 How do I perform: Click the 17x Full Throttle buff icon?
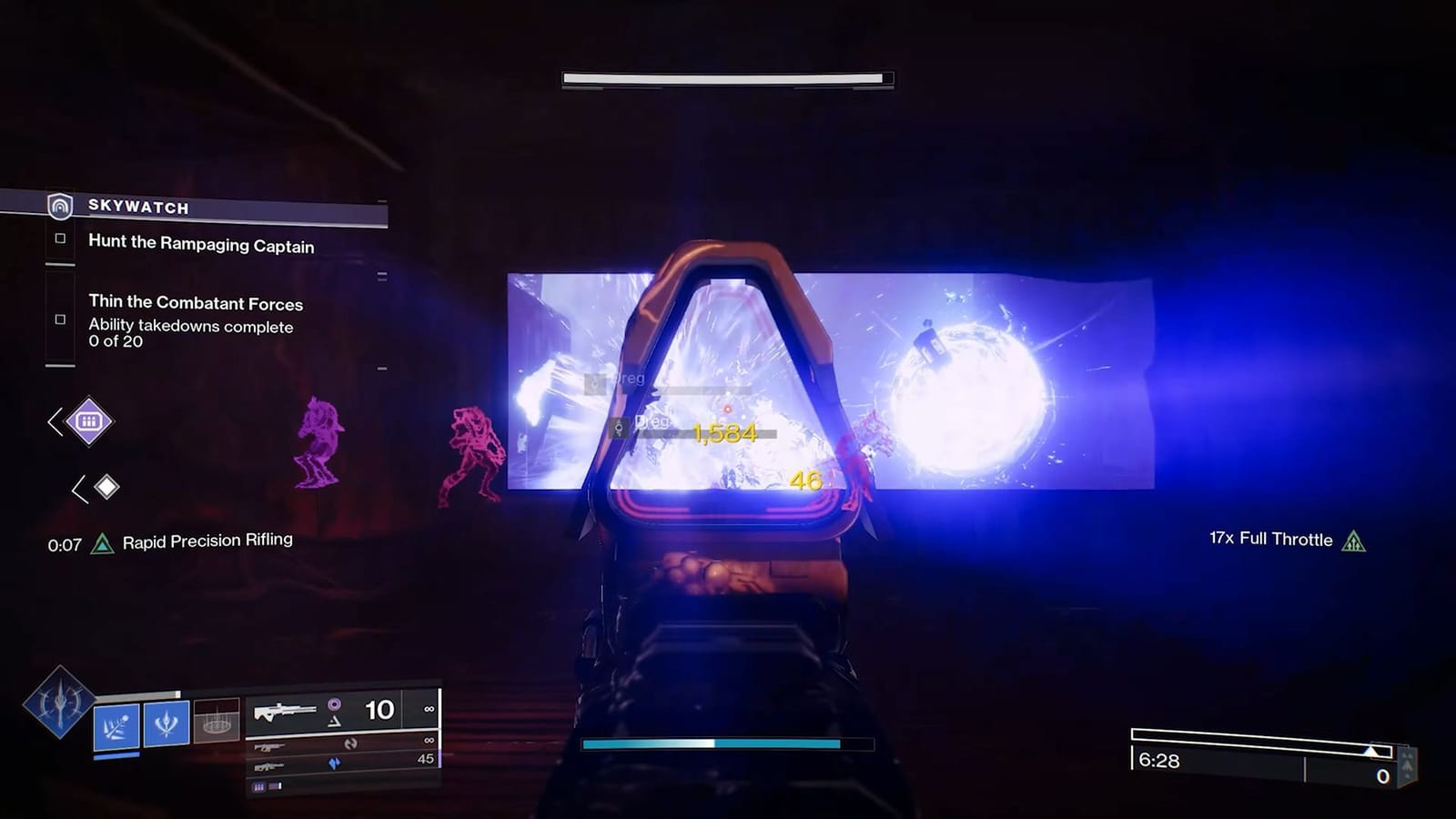[1352, 540]
